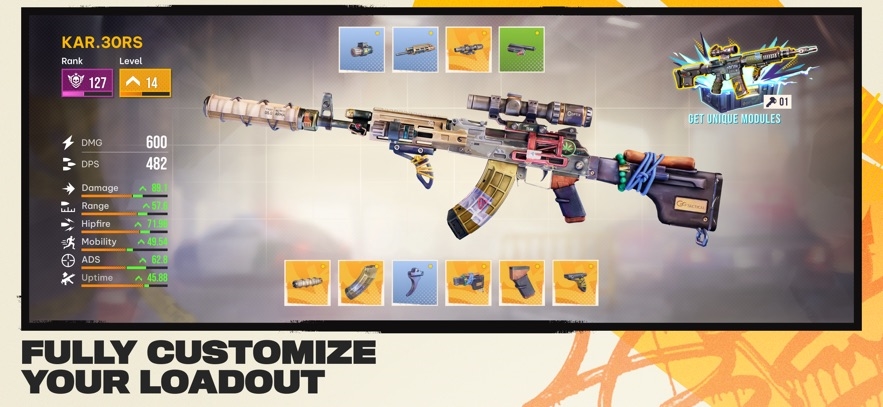Pick the stock module with blue wrap

point(468,283)
